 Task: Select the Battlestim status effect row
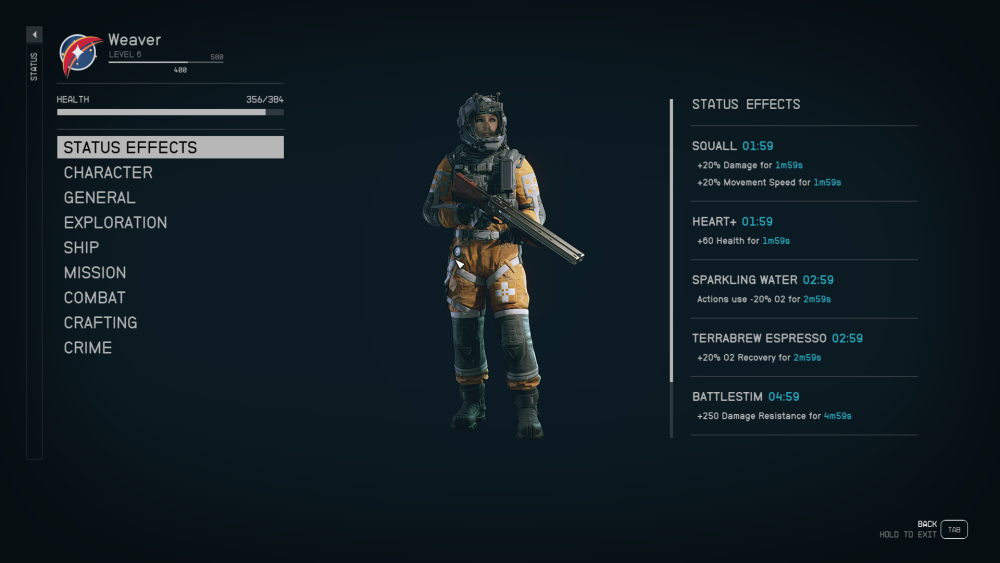pos(804,405)
